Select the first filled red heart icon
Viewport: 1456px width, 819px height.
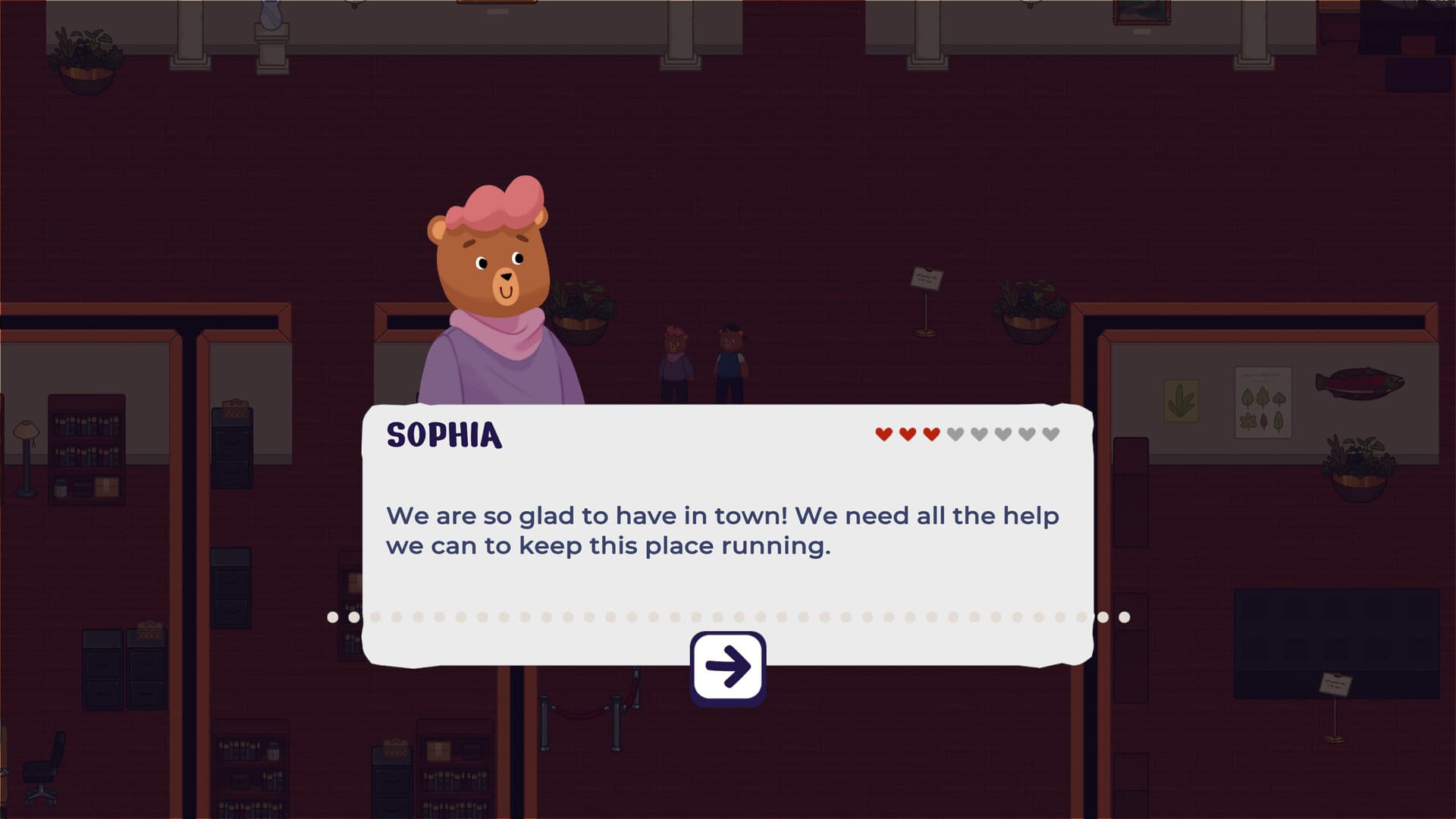pyautogui.click(x=882, y=435)
